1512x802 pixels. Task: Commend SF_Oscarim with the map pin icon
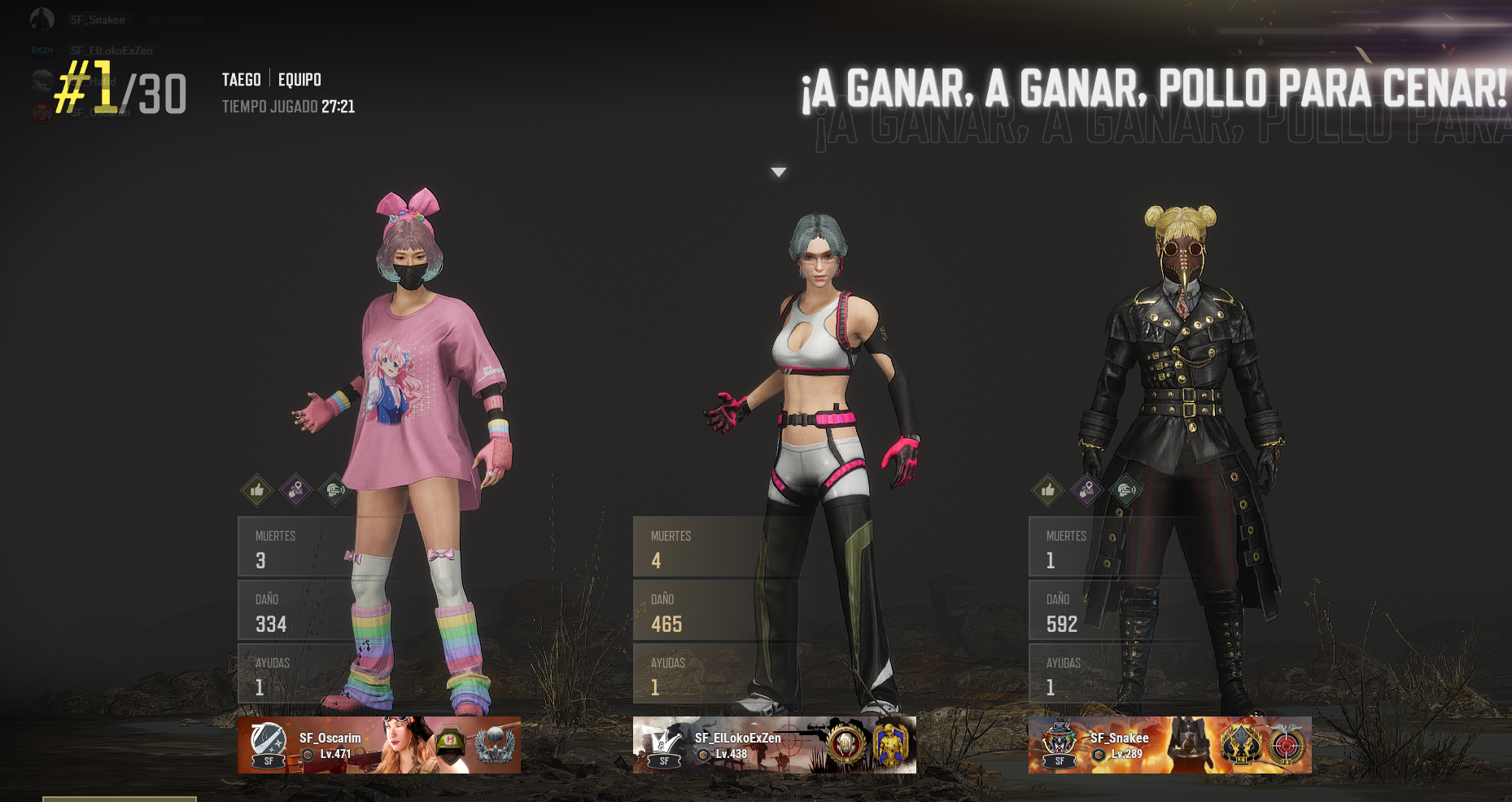(295, 490)
